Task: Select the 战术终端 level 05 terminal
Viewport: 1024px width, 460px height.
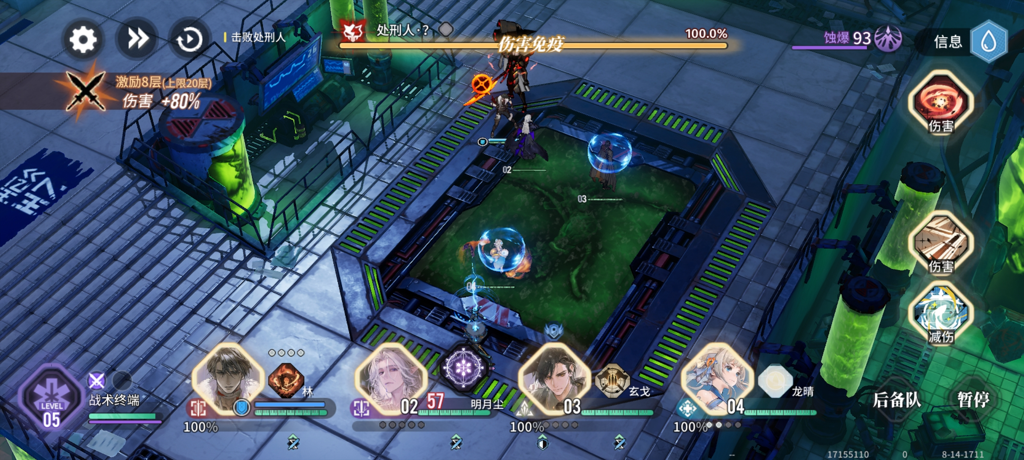Action: (52, 398)
